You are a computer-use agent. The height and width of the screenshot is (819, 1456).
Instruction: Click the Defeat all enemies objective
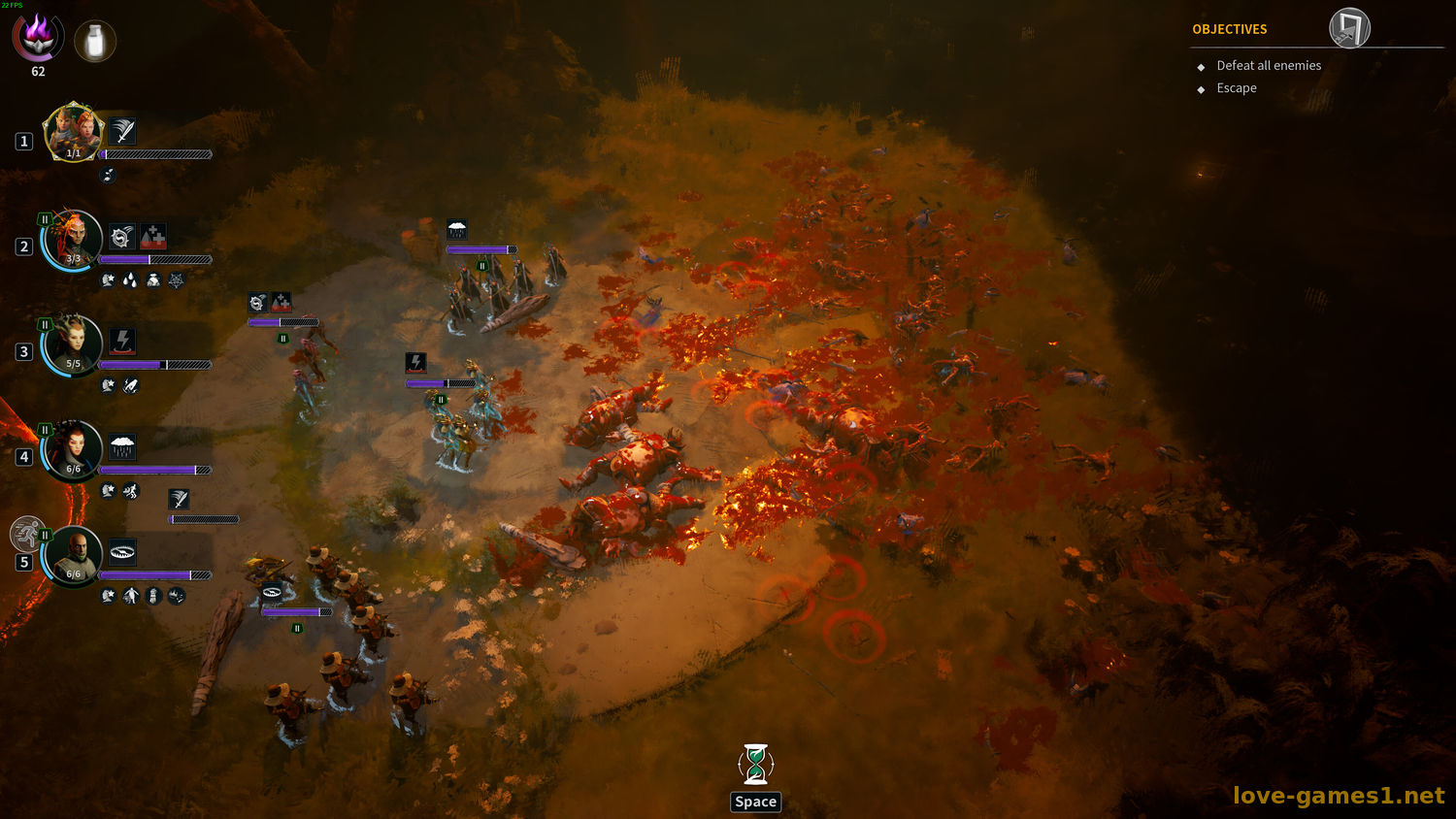pos(1268,66)
